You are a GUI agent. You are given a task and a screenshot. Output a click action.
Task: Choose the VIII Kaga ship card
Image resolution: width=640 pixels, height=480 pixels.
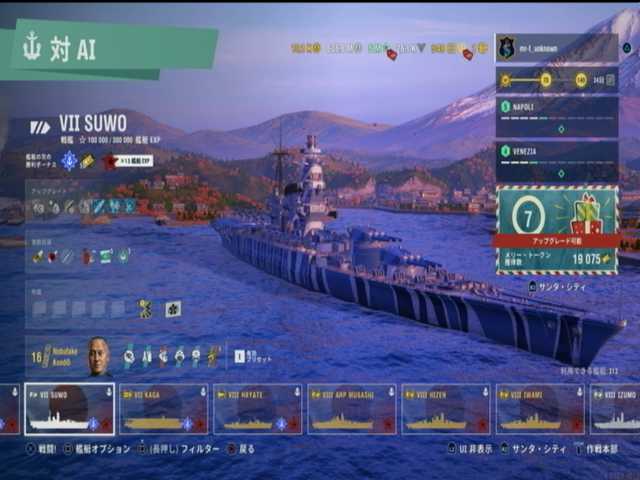click(x=163, y=409)
